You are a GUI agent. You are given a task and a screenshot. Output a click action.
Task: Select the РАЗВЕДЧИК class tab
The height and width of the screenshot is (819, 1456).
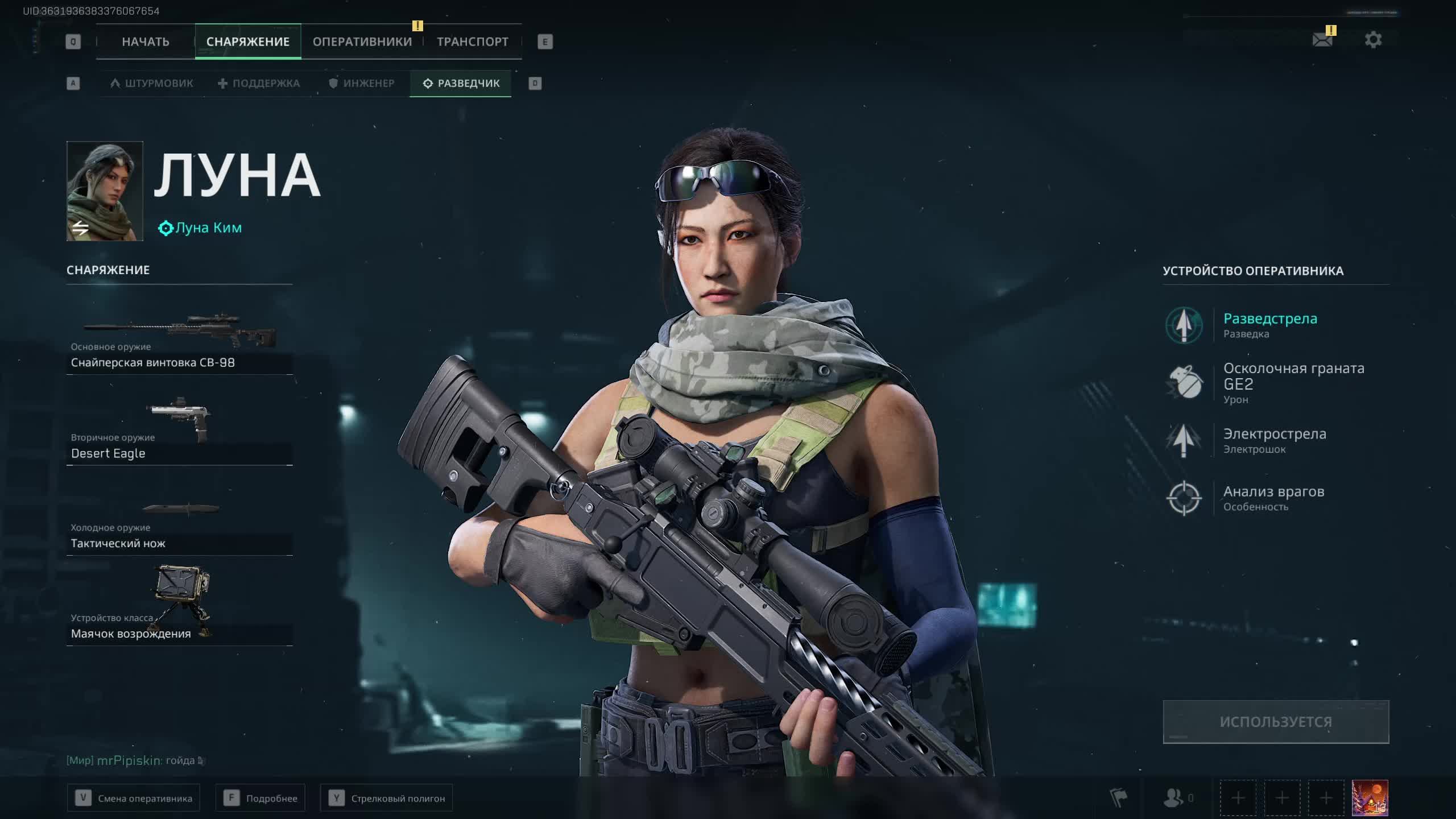point(461,84)
